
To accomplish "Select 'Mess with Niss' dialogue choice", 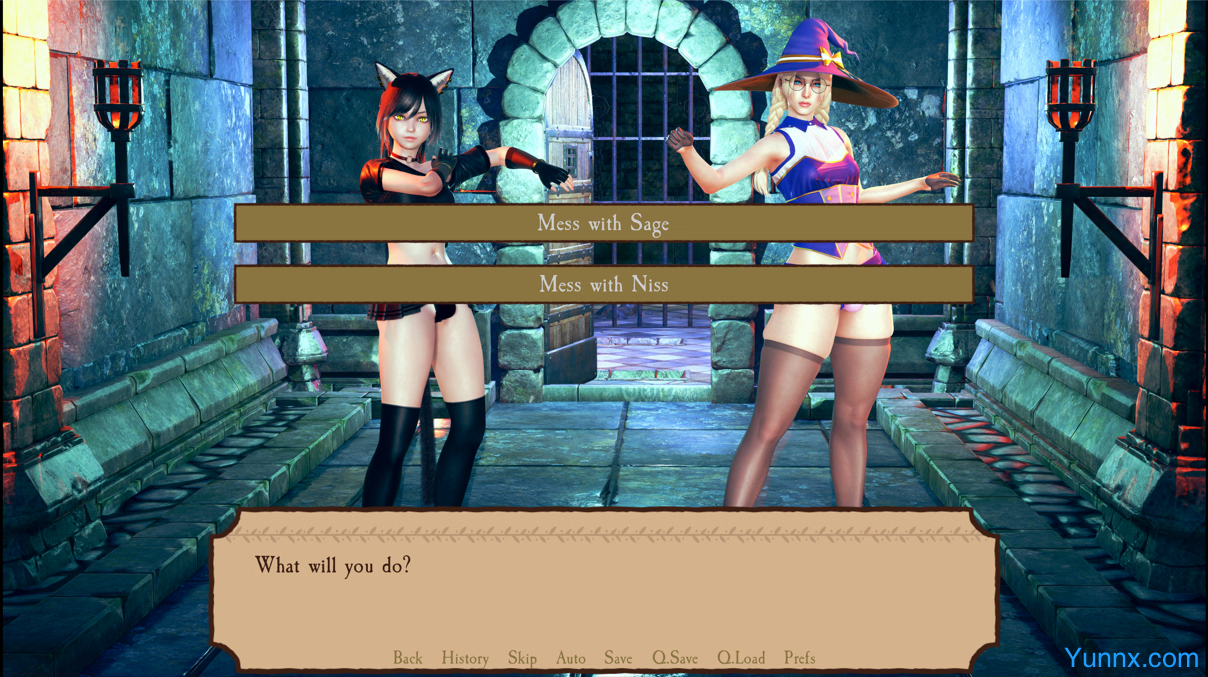I will click(x=603, y=284).
